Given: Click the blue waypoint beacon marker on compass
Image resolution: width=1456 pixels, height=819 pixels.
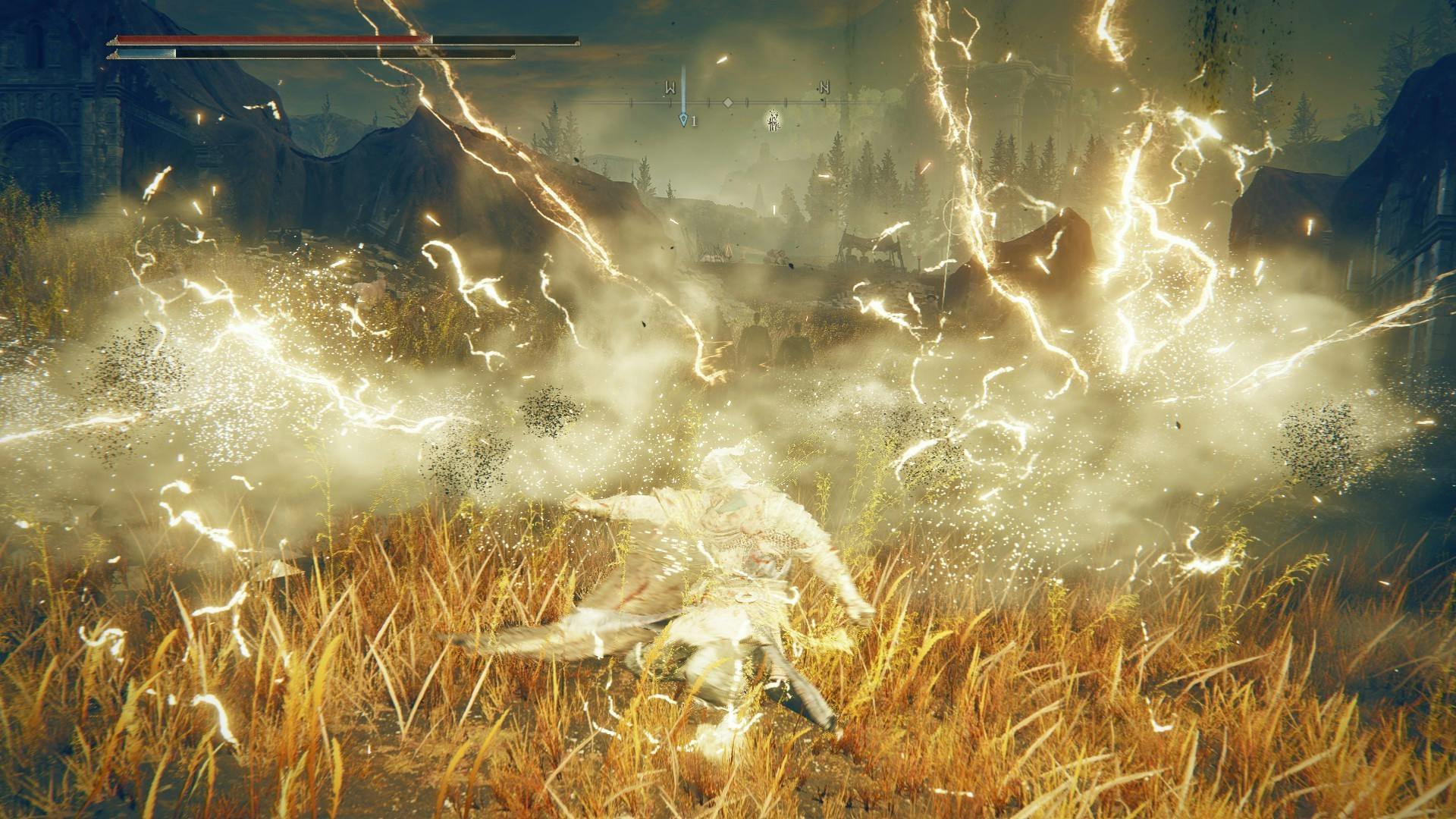Looking at the screenshot, I should click(683, 119).
